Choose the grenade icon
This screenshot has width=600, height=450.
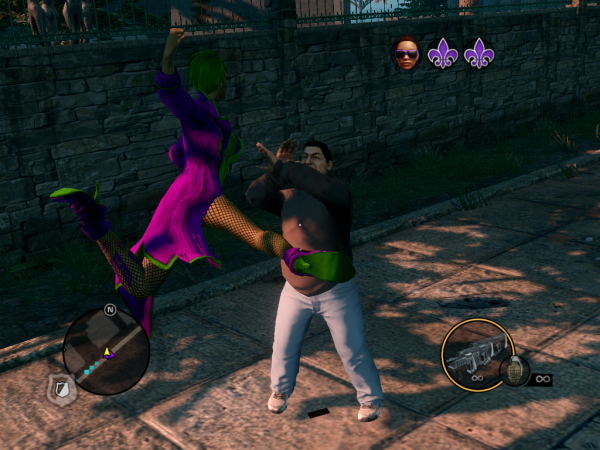pyautogui.click(x=514, y=371)
